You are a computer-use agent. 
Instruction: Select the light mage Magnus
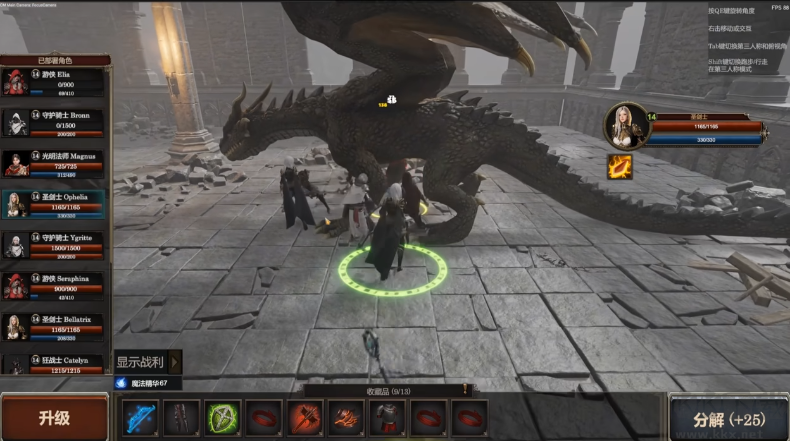coord(55,164)
